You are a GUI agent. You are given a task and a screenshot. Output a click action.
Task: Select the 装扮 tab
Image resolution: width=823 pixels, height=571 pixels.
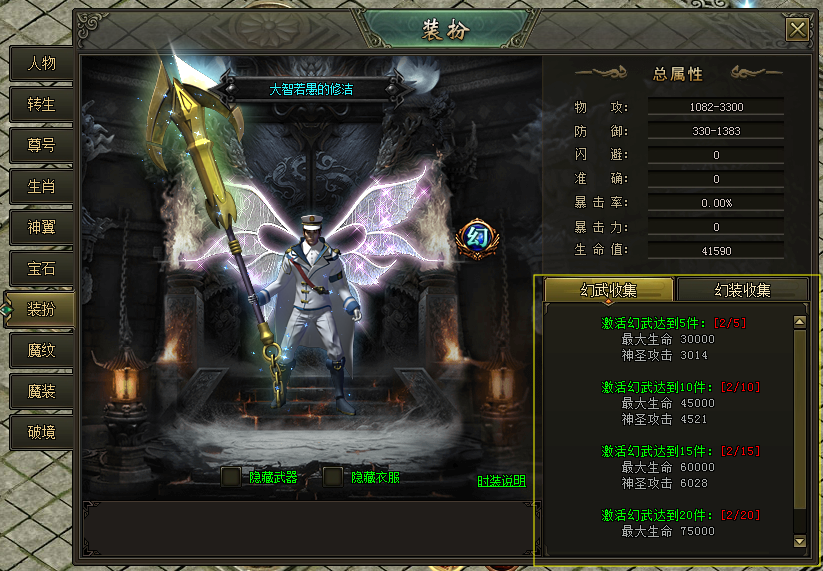41,309
